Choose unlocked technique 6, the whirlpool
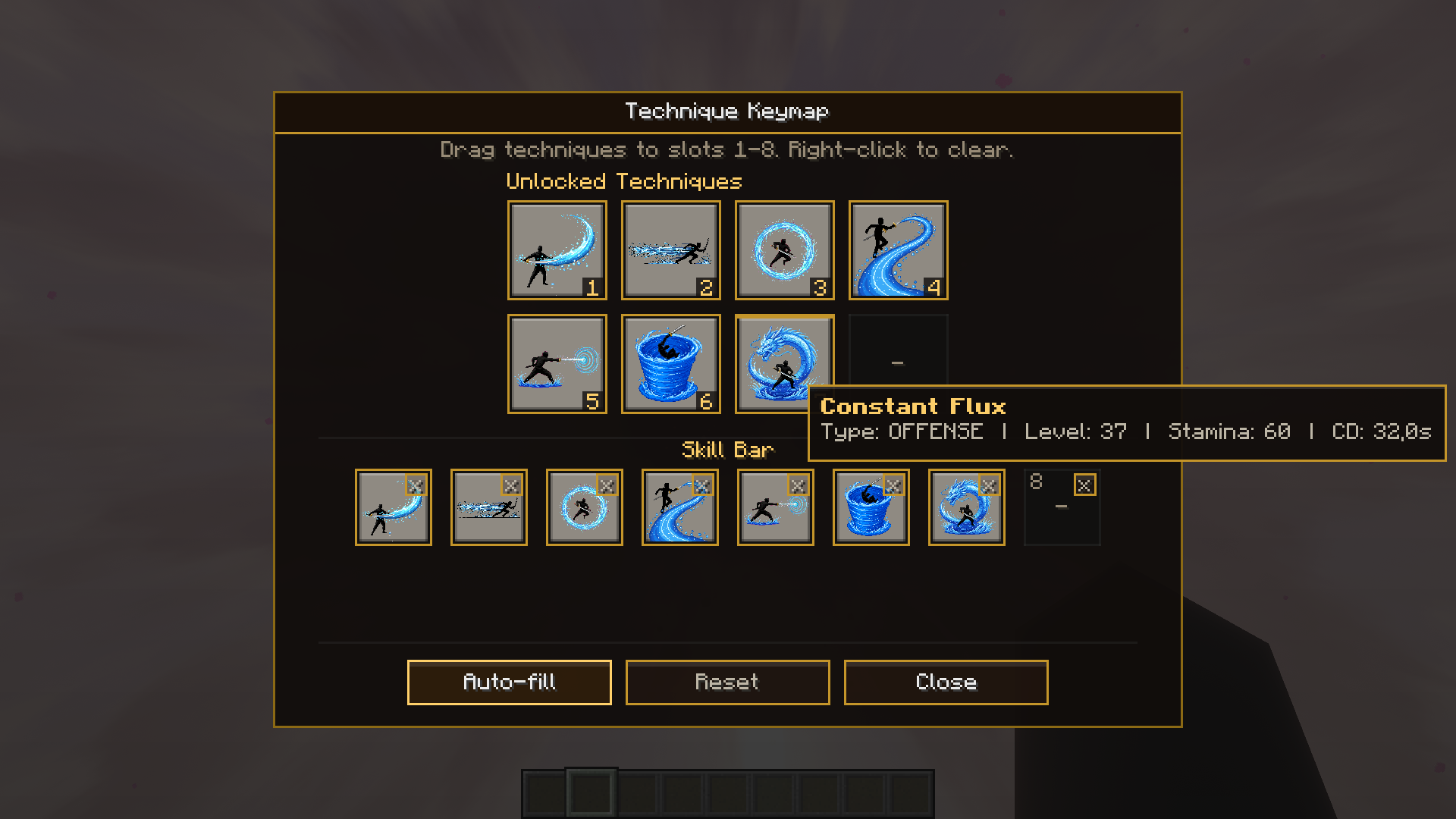Viewport: 1456px width, 819px height. click(670, 363)
